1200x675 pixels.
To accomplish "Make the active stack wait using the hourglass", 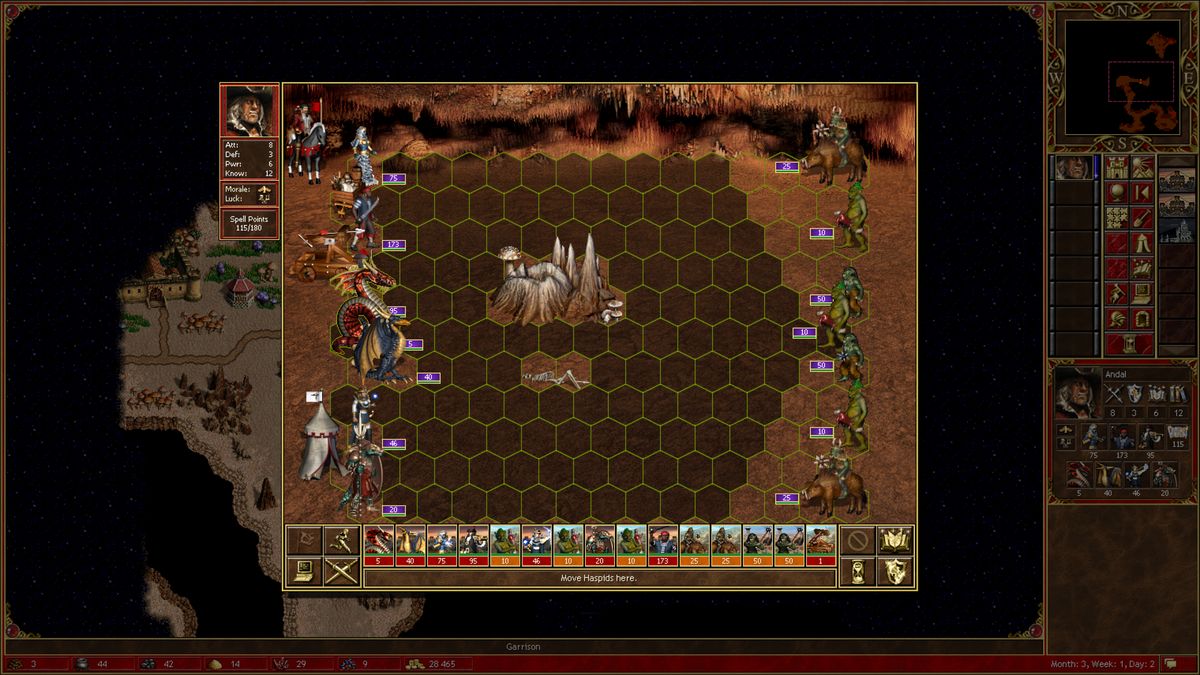I will pyautogui.click(x=856, y=571).
